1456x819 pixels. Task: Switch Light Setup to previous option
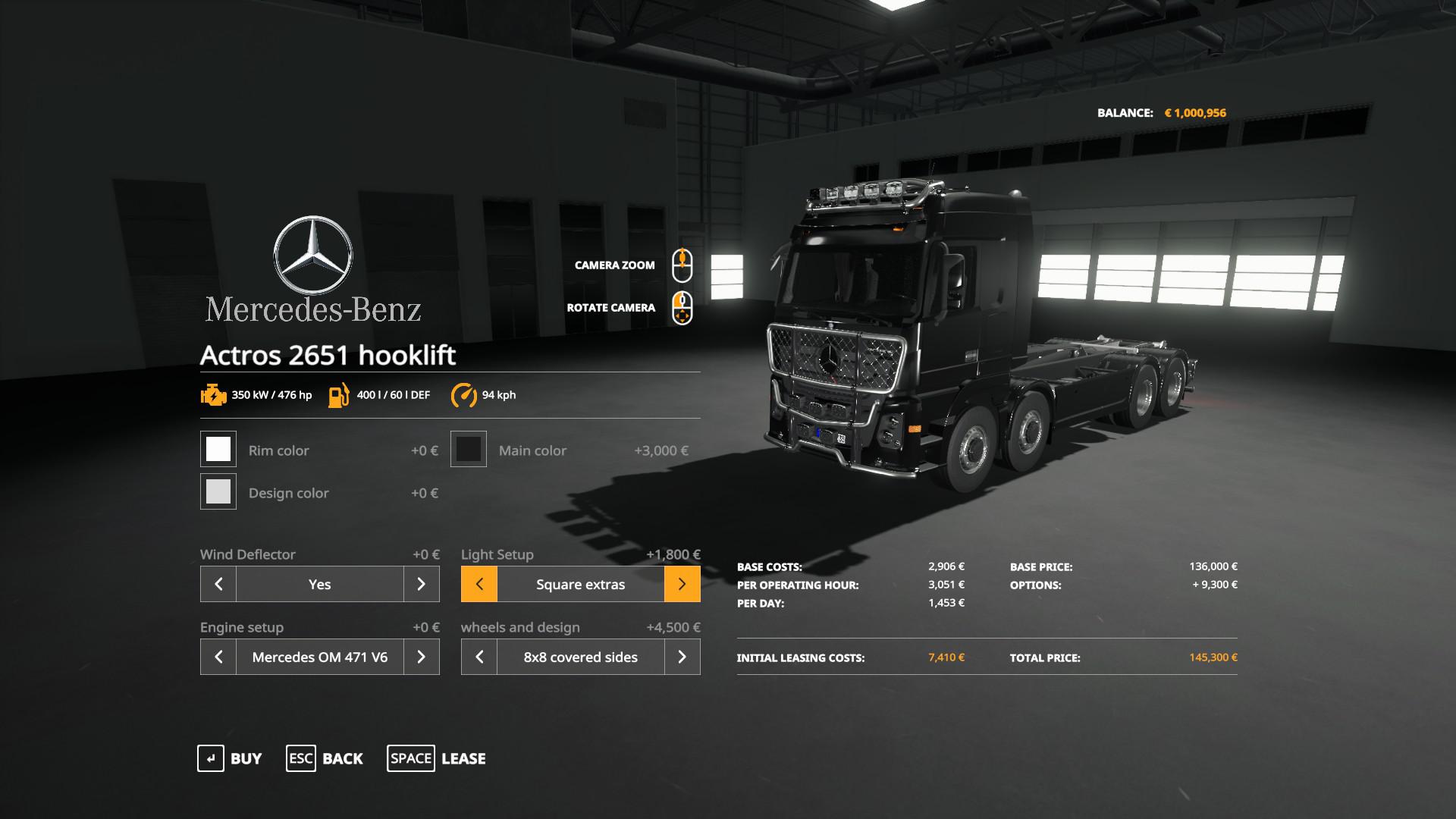pos(479,584)
